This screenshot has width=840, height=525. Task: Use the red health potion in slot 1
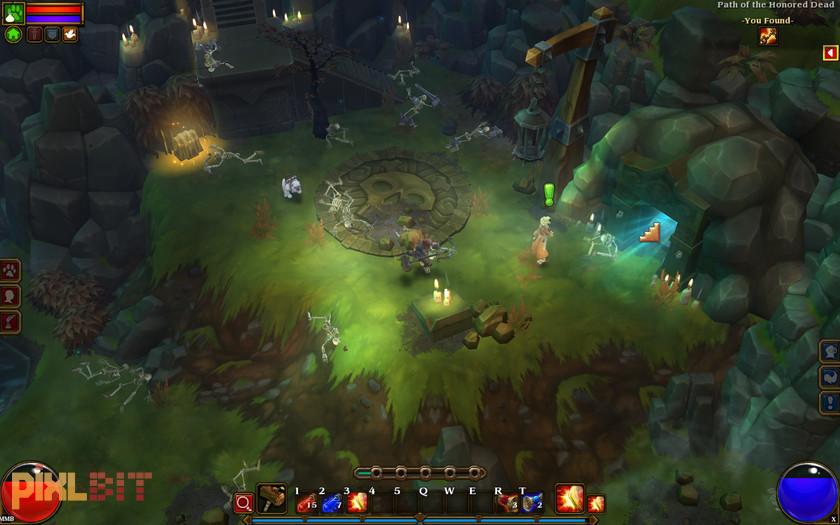coord(305,502)
